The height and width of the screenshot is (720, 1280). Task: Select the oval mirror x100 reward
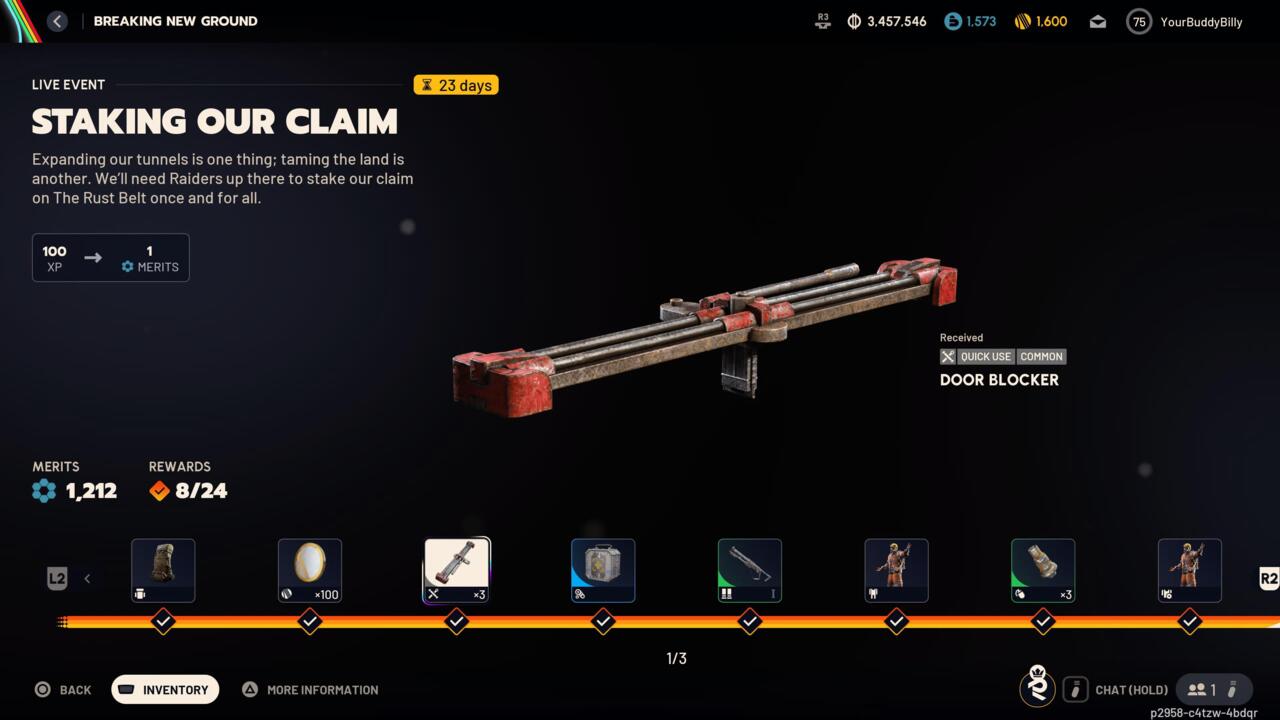(x=310, y=571)
